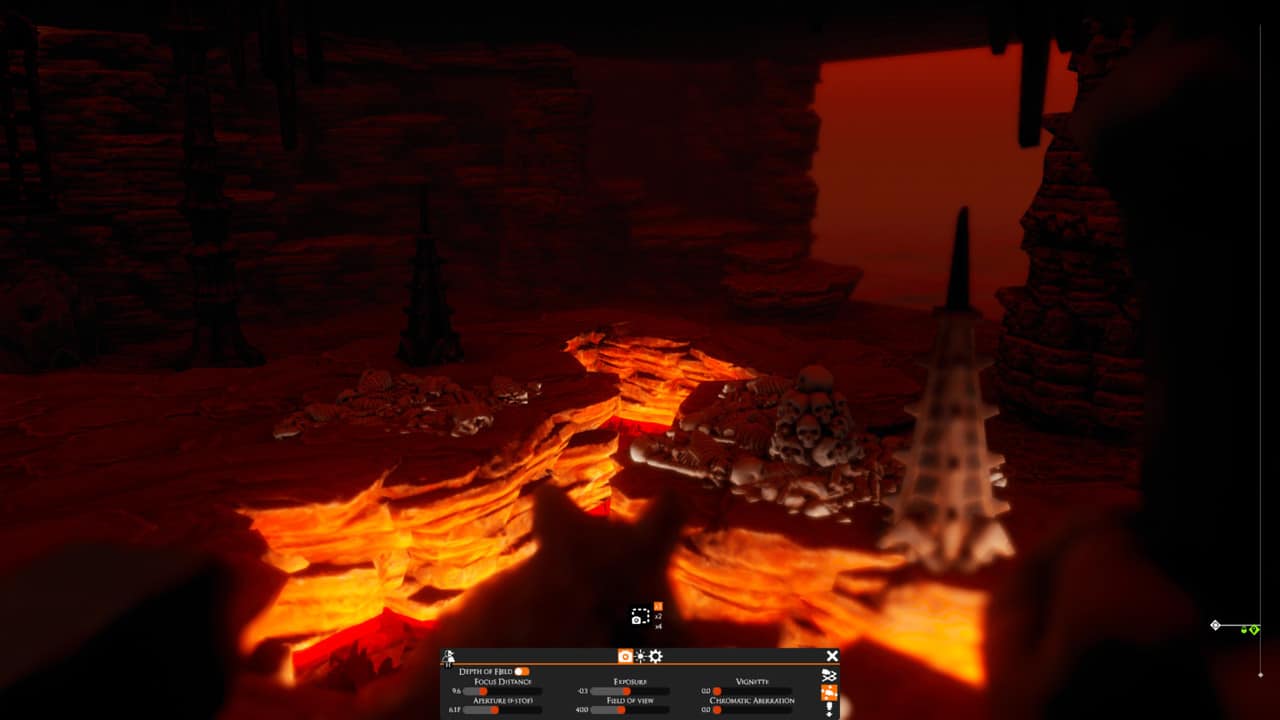This screenshot has width=1280, height=720.
Task: Click the green gem icon in the bottom-right HUD
Action: point(1255,630)
